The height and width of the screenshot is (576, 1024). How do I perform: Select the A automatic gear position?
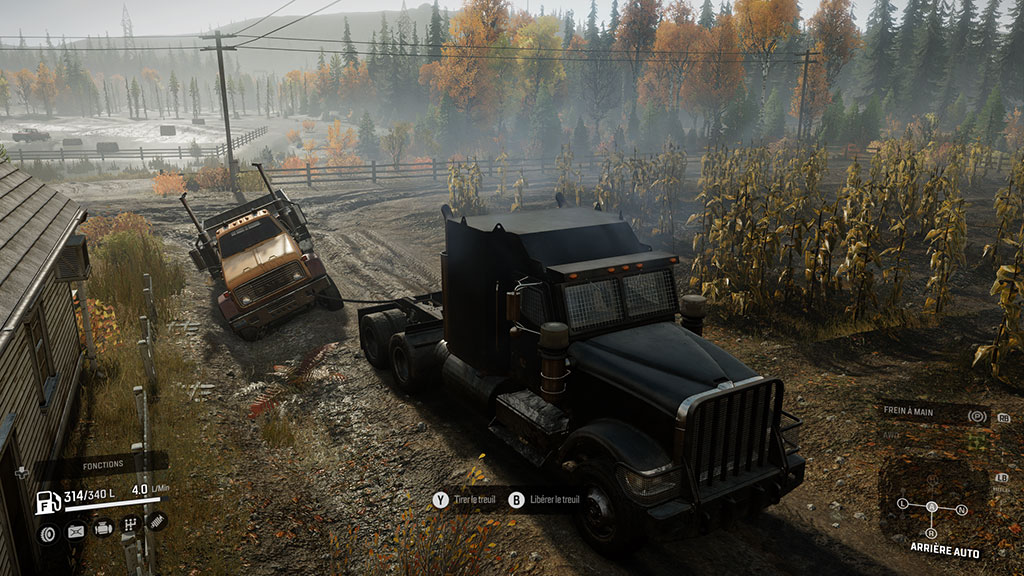click(x=932, y=507)
